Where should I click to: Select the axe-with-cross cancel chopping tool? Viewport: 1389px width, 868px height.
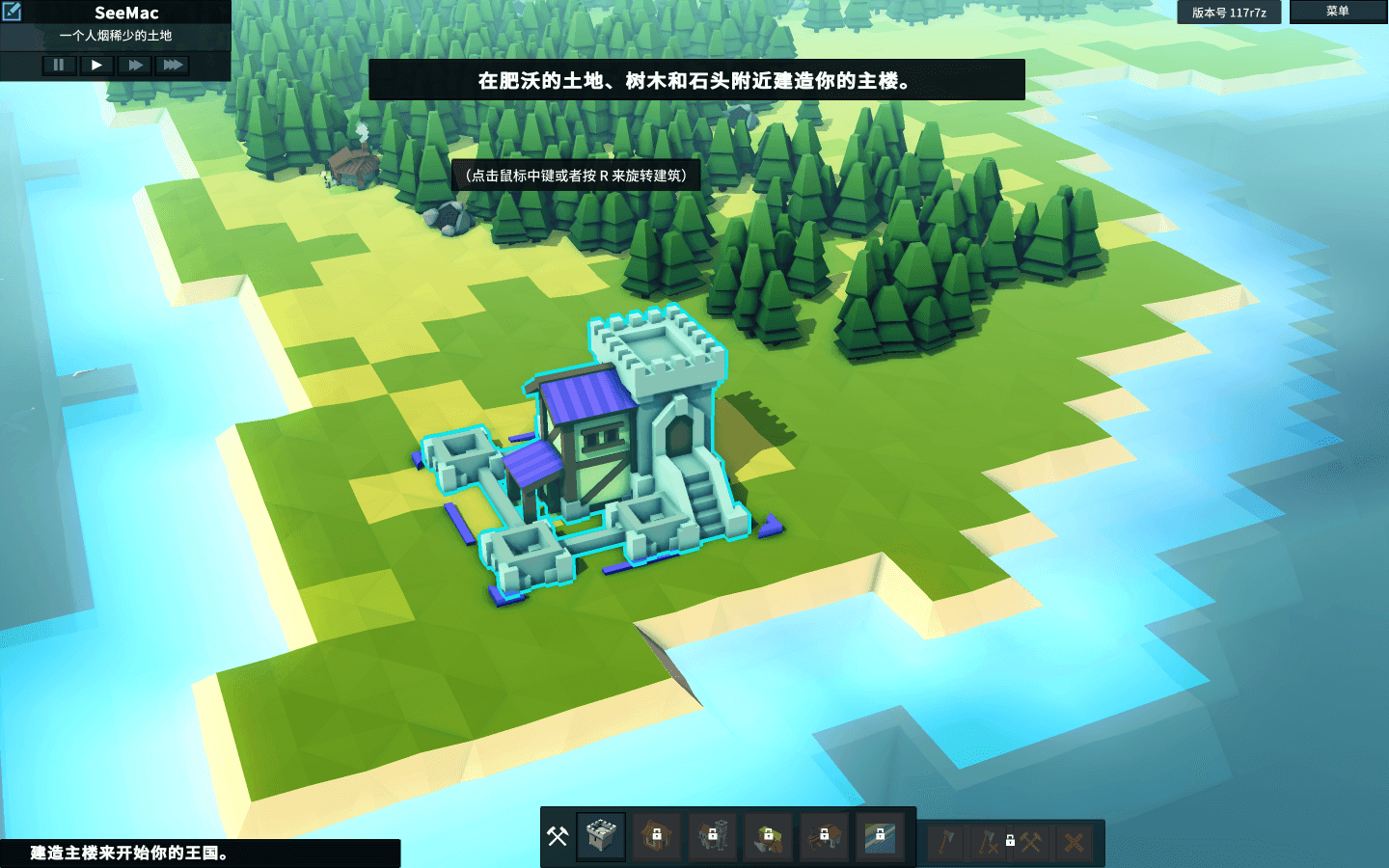coord(989,842)
